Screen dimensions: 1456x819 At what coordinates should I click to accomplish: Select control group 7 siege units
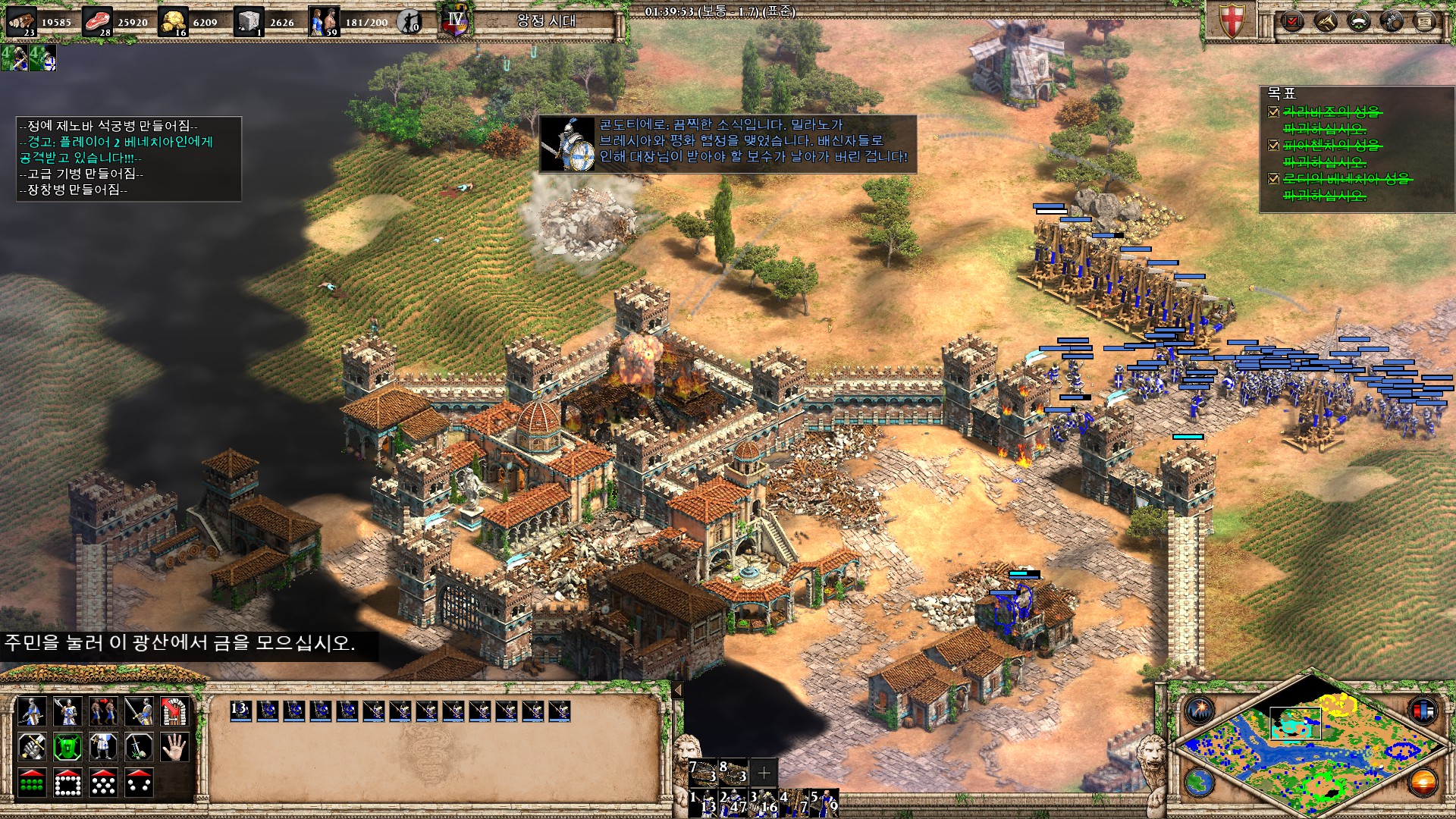tap(703, 772)
